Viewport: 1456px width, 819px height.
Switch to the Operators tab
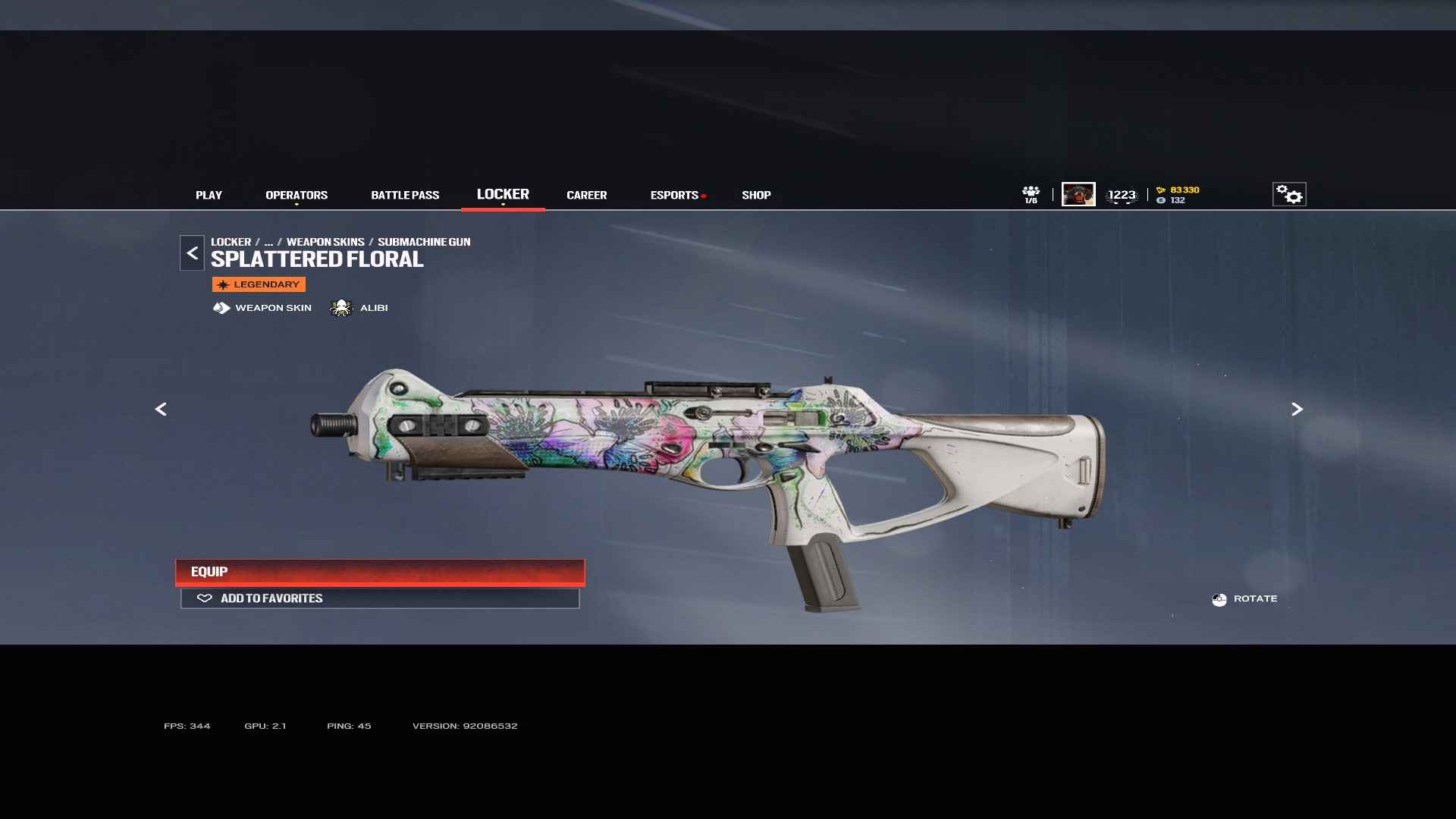(297, 195)
